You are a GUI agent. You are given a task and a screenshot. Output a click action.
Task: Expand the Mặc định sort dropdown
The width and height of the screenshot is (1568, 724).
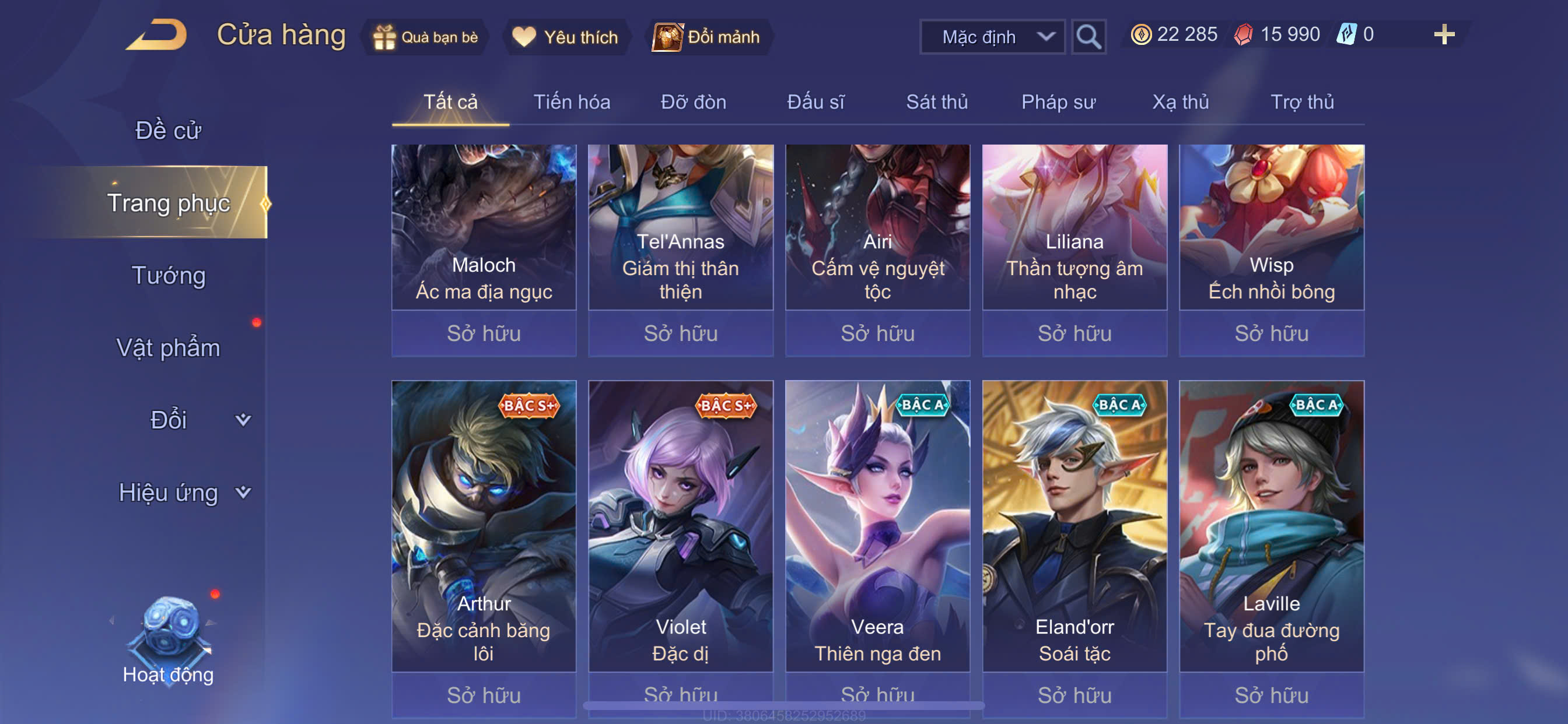992,37
